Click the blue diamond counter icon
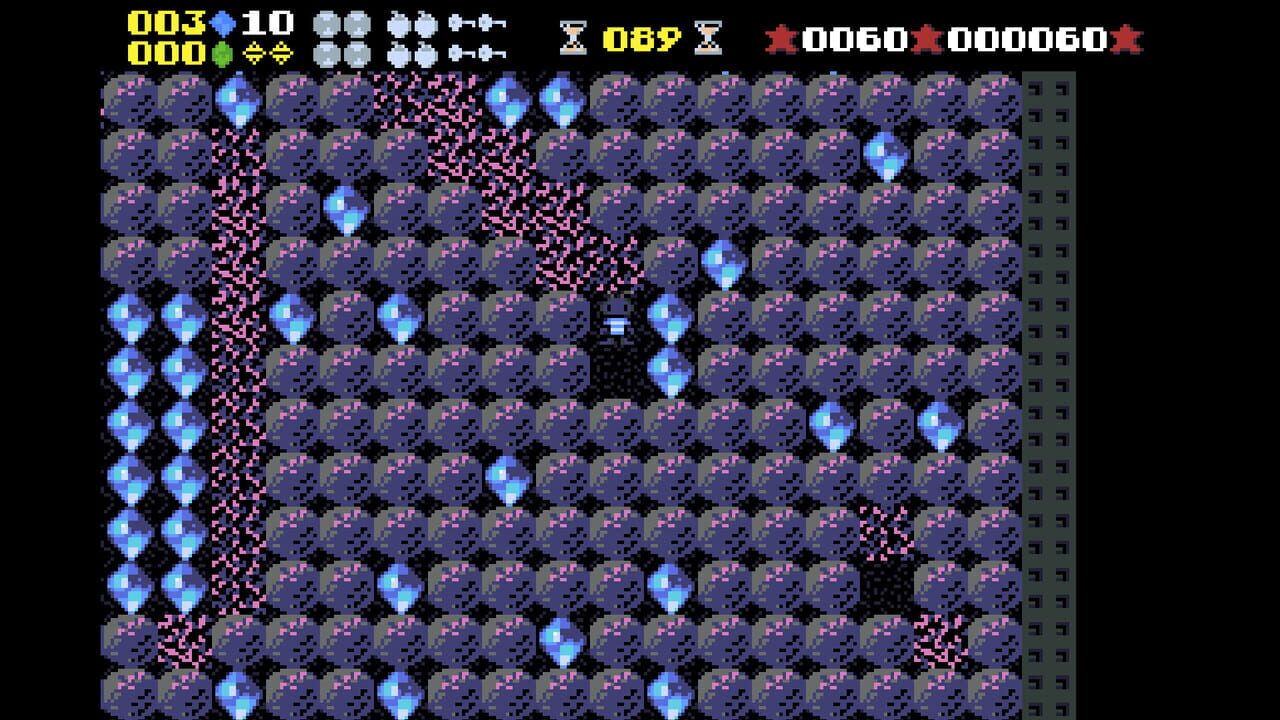 222,22
